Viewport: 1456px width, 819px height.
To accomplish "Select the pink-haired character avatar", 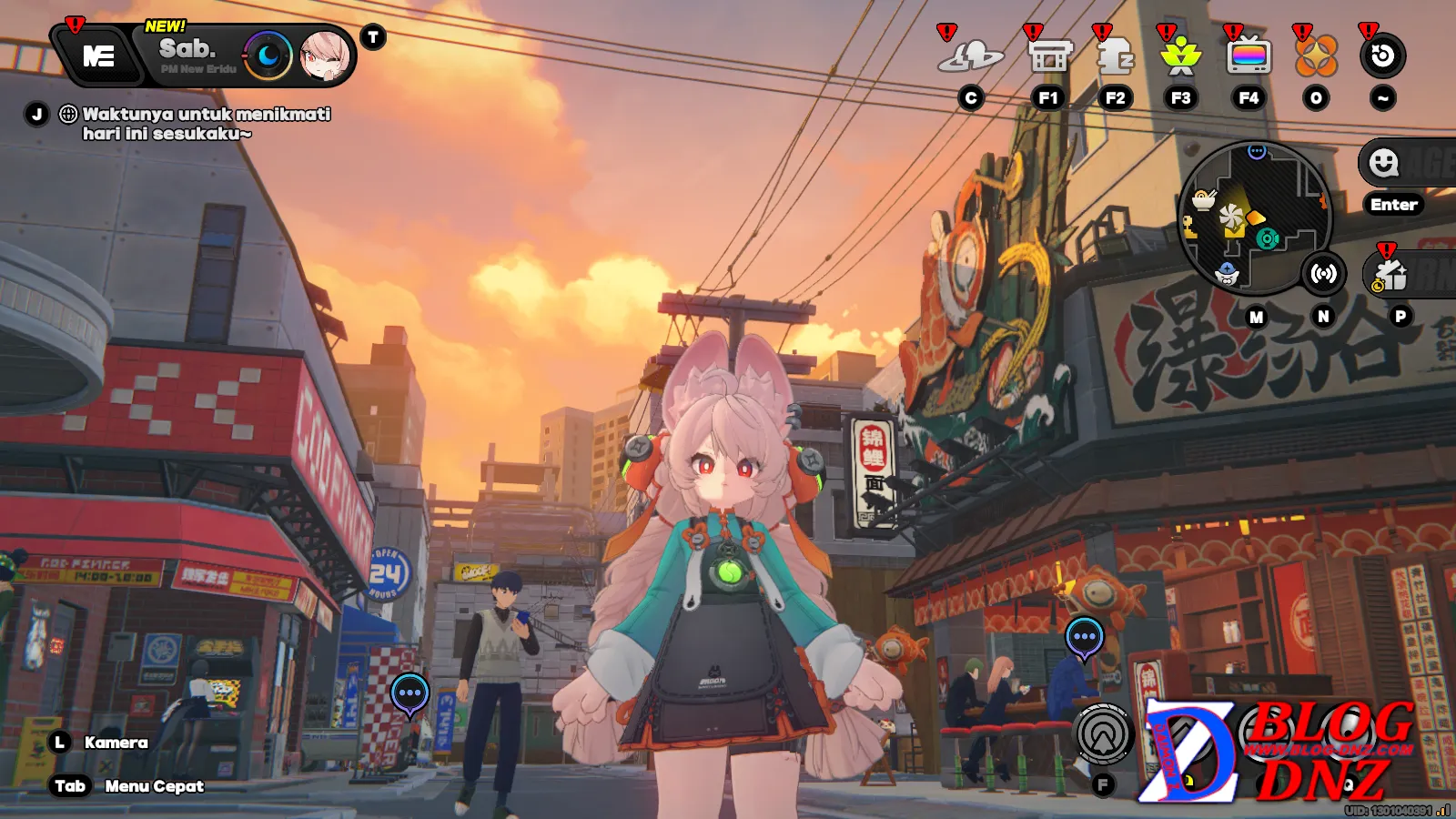I will [x=325, y=56].
